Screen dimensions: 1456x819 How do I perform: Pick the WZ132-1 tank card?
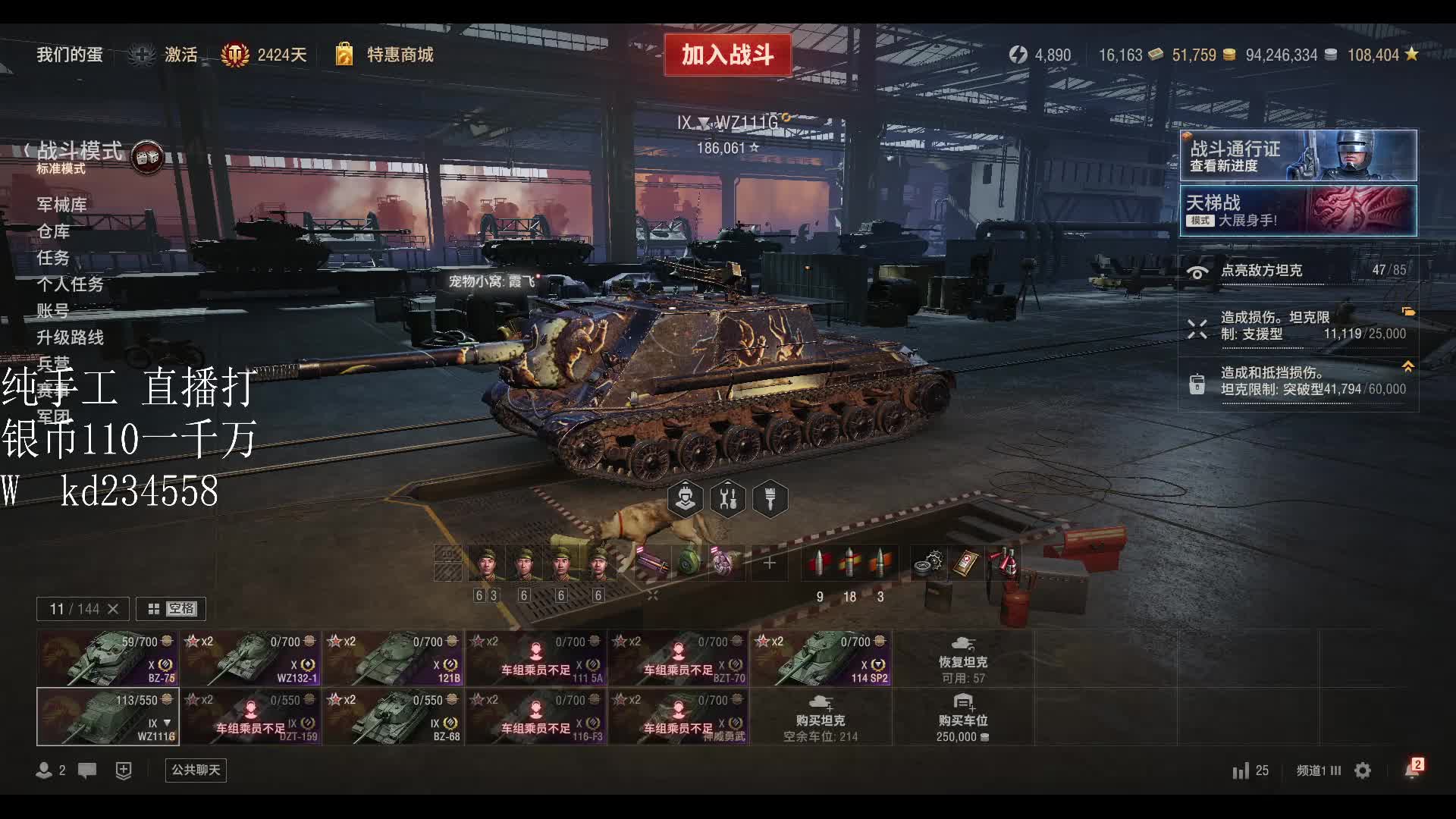(x=250, y=658)
